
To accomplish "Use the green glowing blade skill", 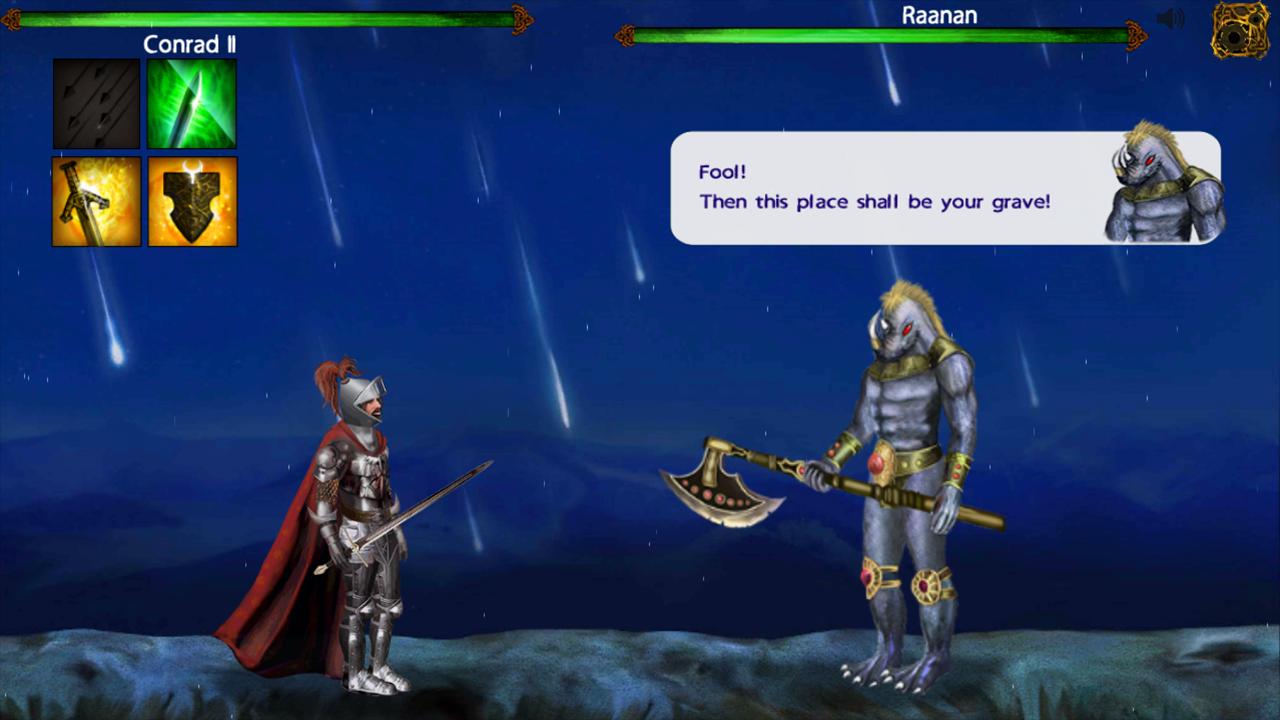I will 192,103.
